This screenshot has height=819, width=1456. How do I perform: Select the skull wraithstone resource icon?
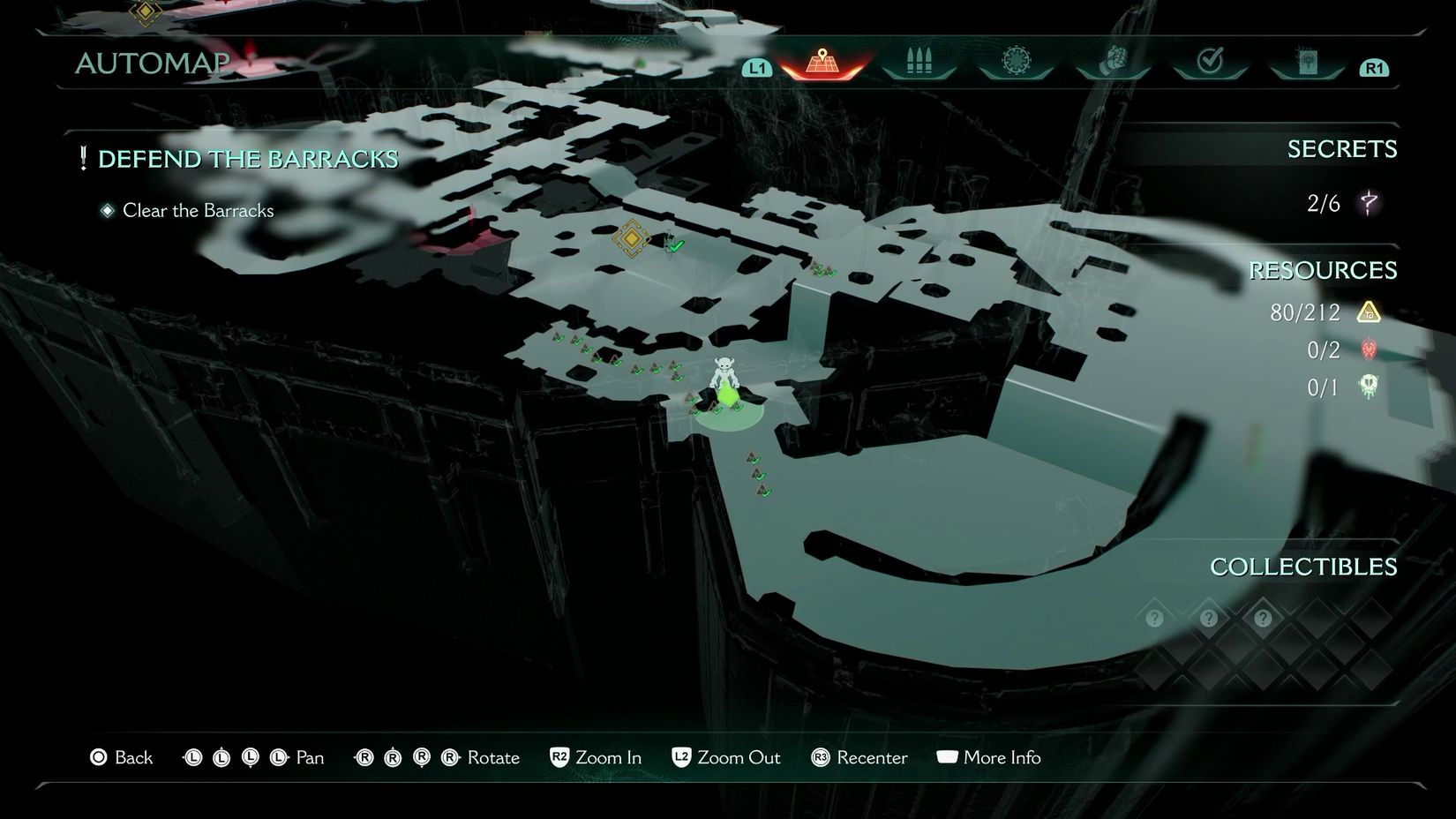click(x=1369, y=387)
